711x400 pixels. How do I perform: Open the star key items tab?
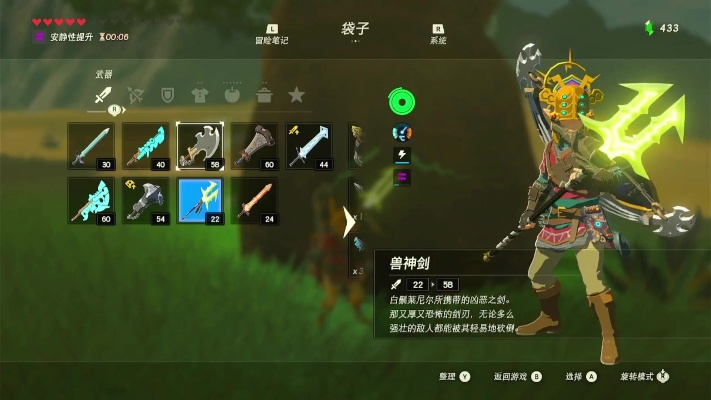(296, 95)
